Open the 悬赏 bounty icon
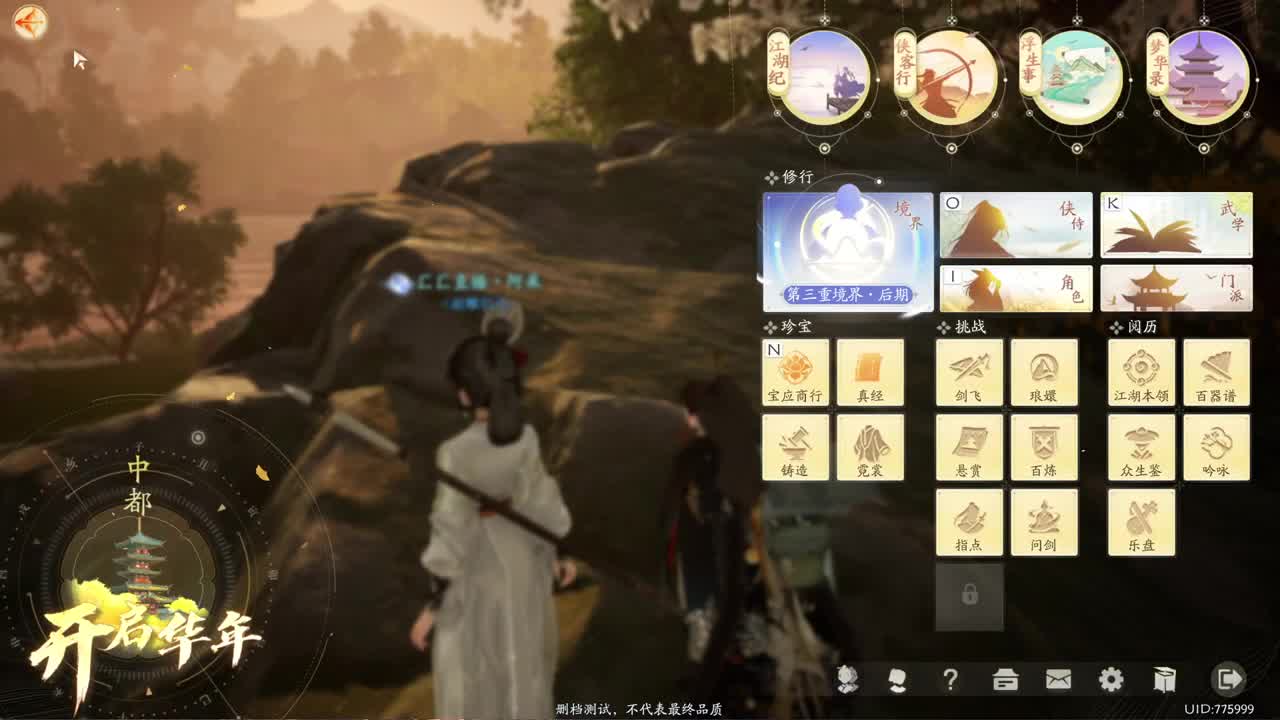 click(968, 447)
